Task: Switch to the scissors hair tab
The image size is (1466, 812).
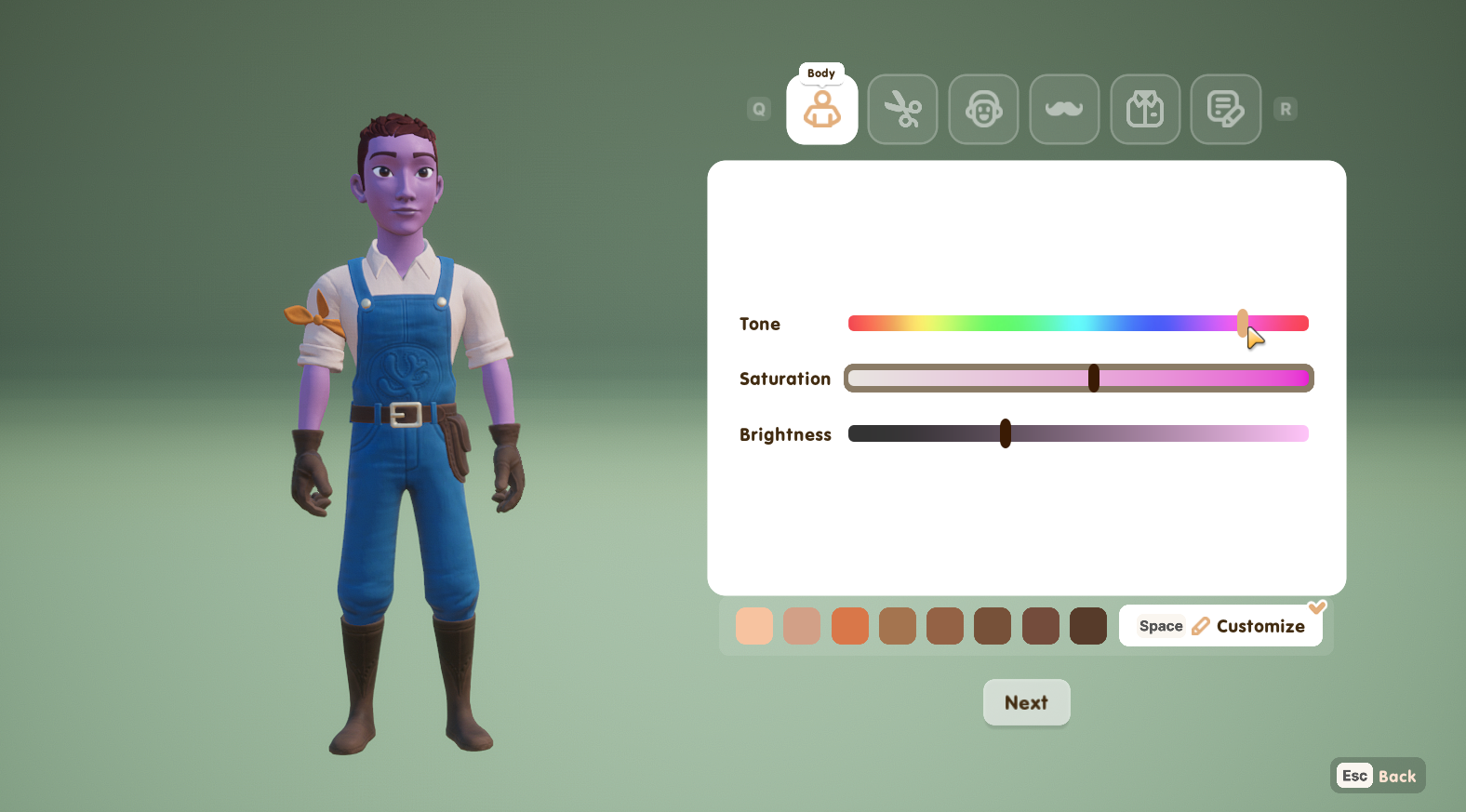Action: click(902, 110)
